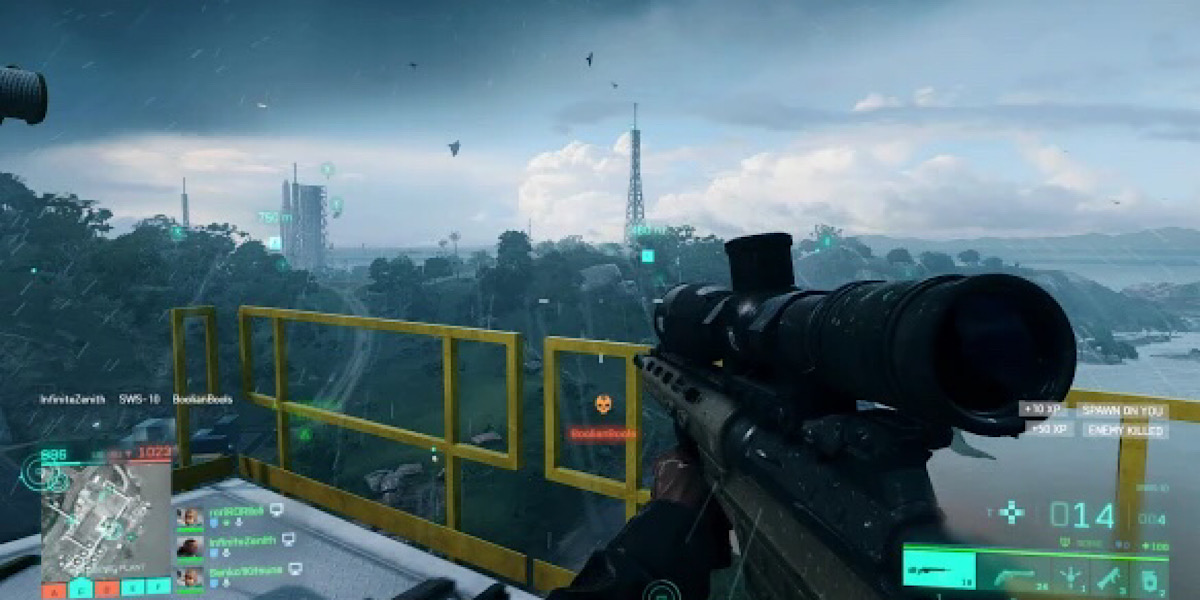Image resolution: width=1200 pixels, height=600 pixels.
Task: Equip the canister throwable slot
Action: click(x=1150, y=575)
